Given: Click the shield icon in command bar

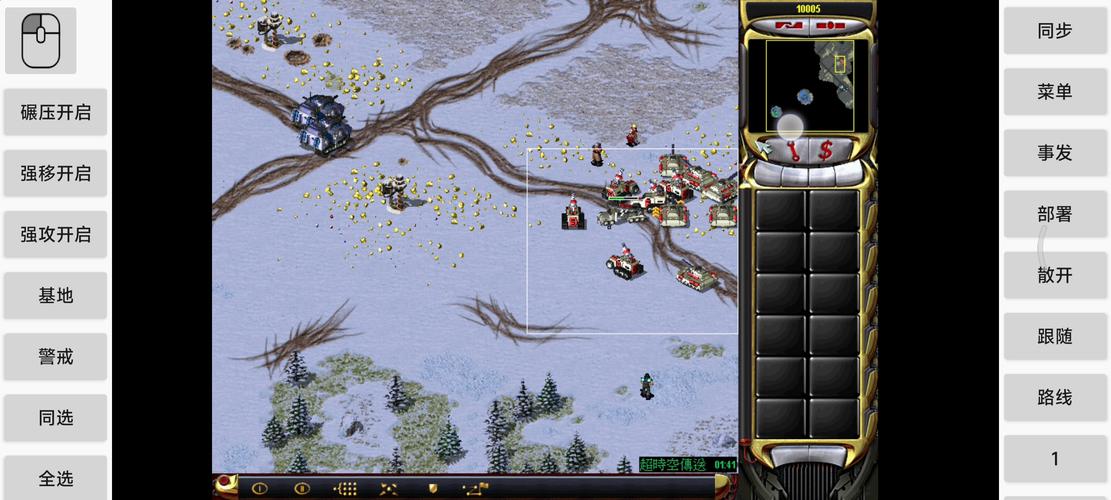Looking at the screenshot, I should coord(433,489).
